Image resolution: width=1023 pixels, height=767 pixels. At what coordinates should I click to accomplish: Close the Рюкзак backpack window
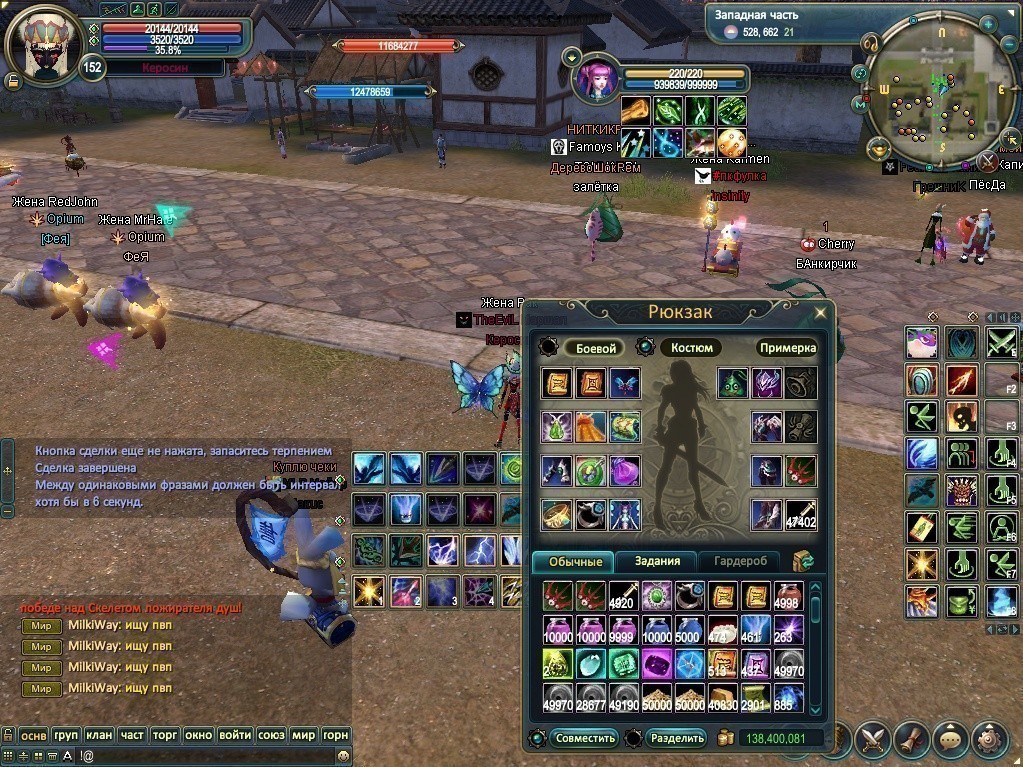point(820,313)
